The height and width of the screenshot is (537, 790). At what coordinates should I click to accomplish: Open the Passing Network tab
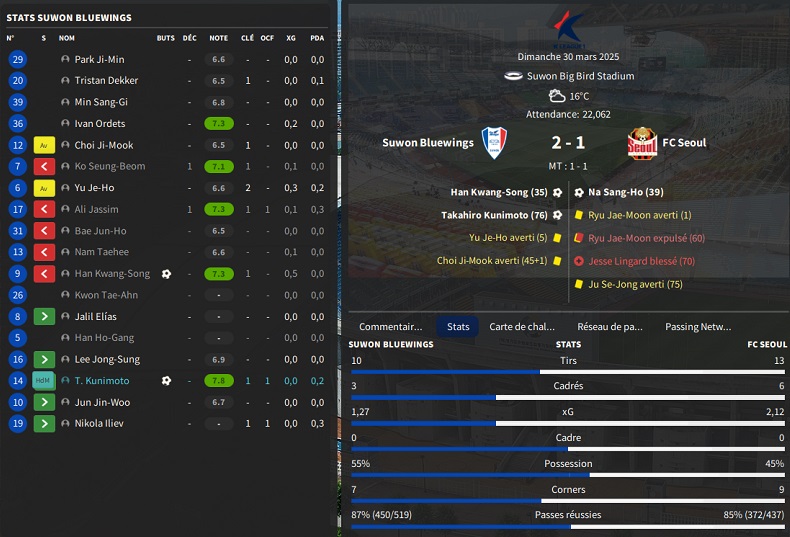click(x=697, y=326)
